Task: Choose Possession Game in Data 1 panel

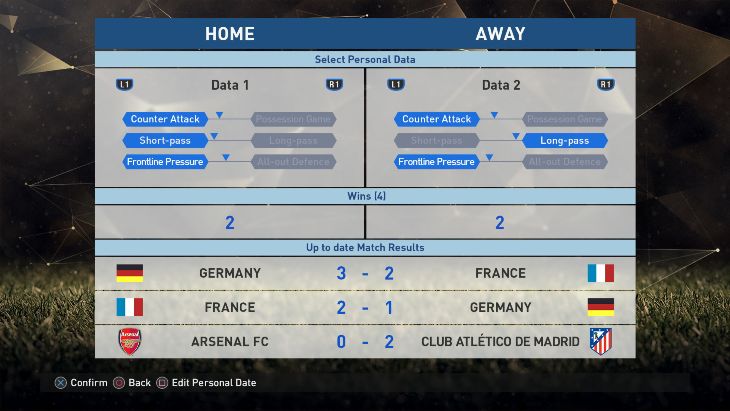Action: tap(293, 119)
